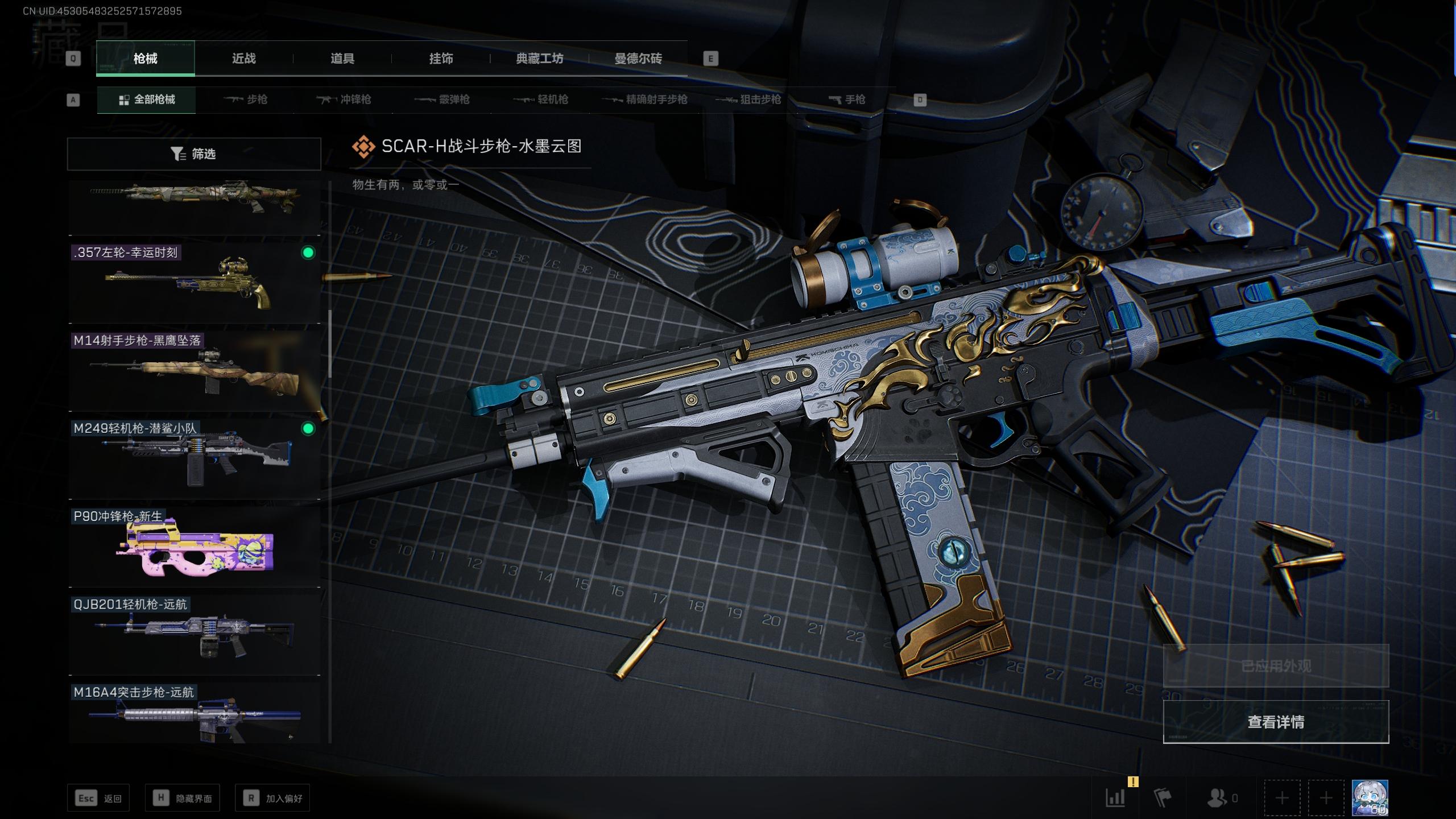Image resolution: width=1456 pixels, height=819 pixels.
Task: Select the pink P90冲锋枪-新生 skin
Action: tap(194, 547)
